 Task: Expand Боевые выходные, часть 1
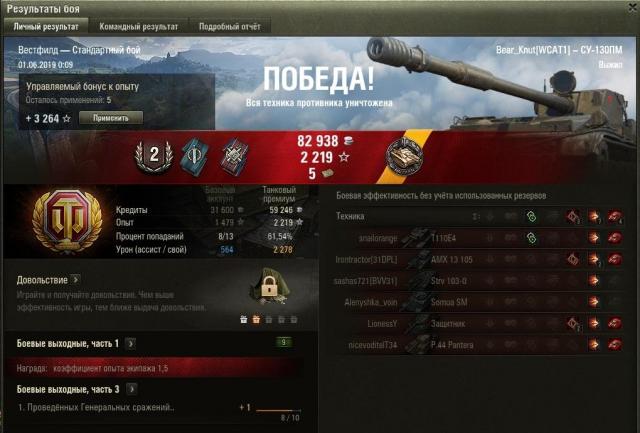pos(130,343)
